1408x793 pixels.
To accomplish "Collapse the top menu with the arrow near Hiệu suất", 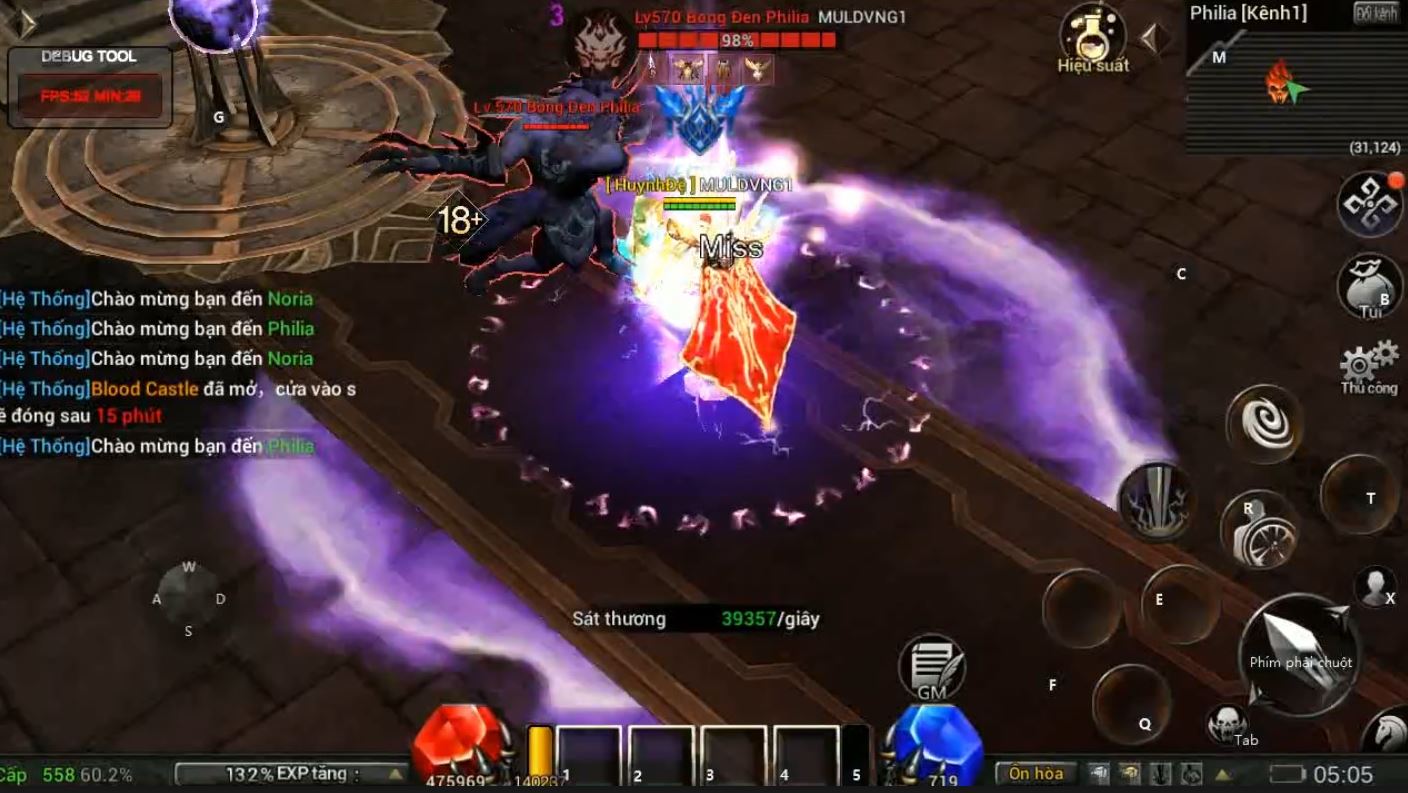I will click(1152, 39).
